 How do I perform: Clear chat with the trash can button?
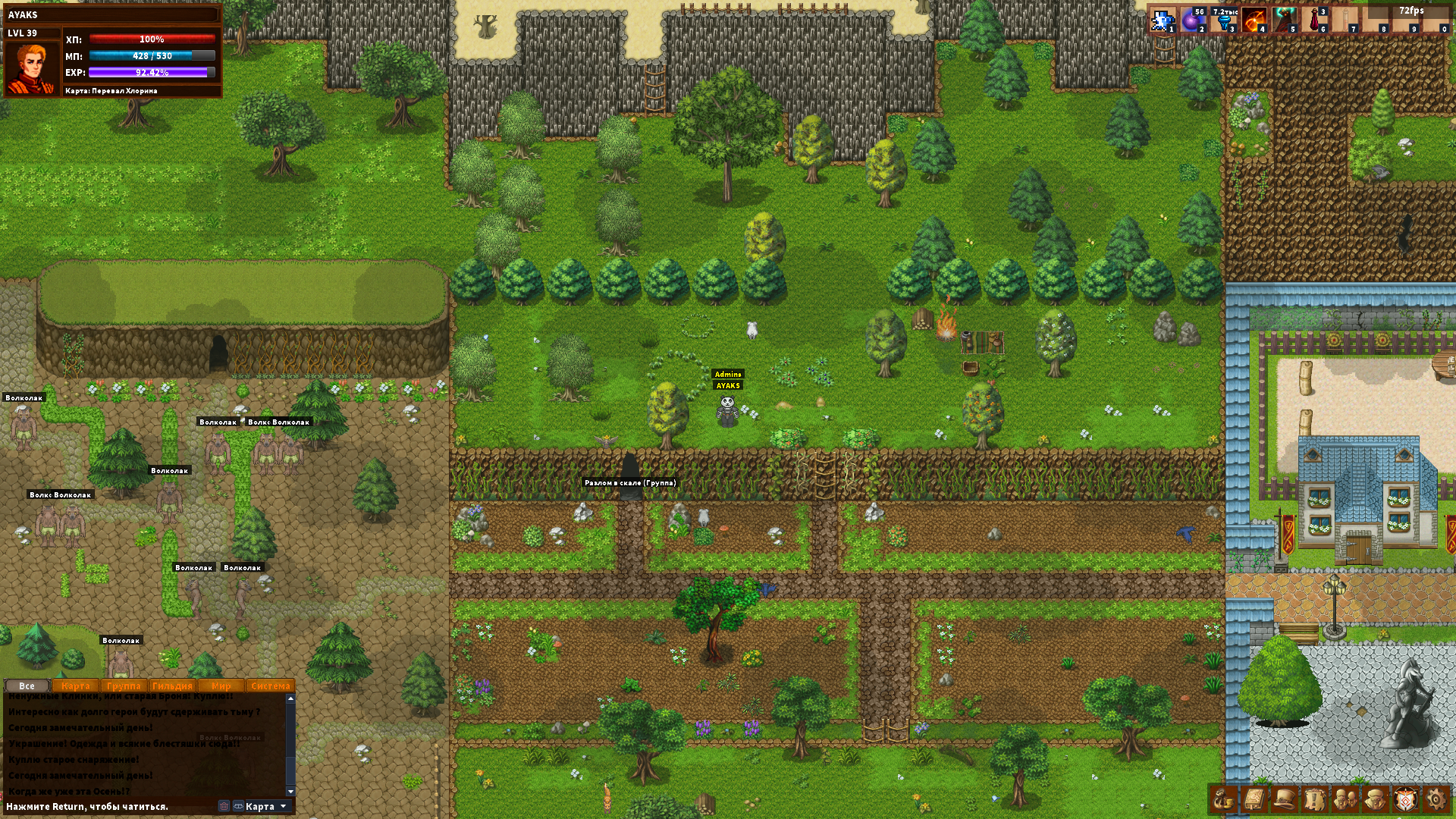pyautogui.click(x=224, y=806)
